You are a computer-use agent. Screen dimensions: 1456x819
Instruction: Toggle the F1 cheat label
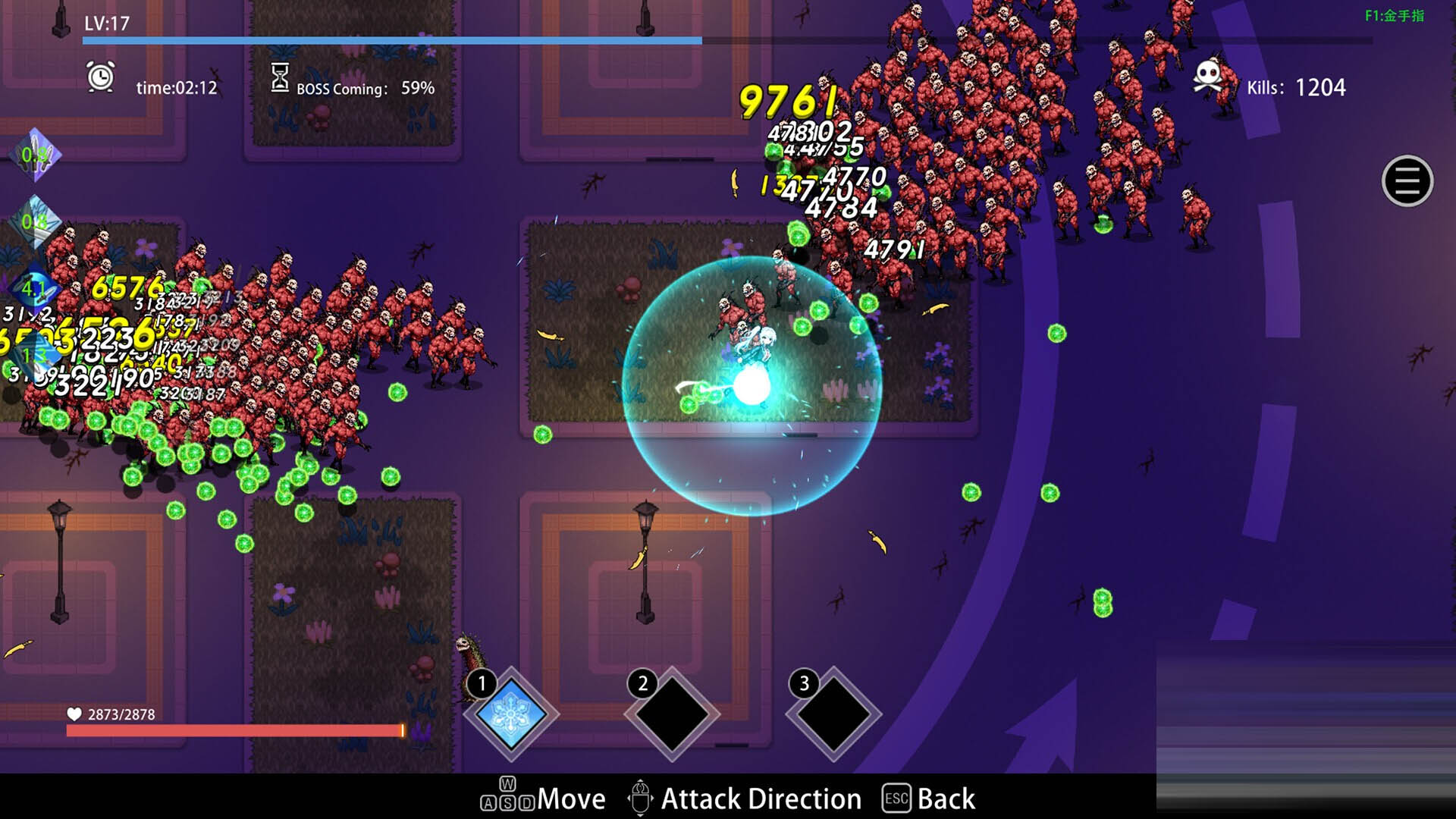[x=1394, y=16]
